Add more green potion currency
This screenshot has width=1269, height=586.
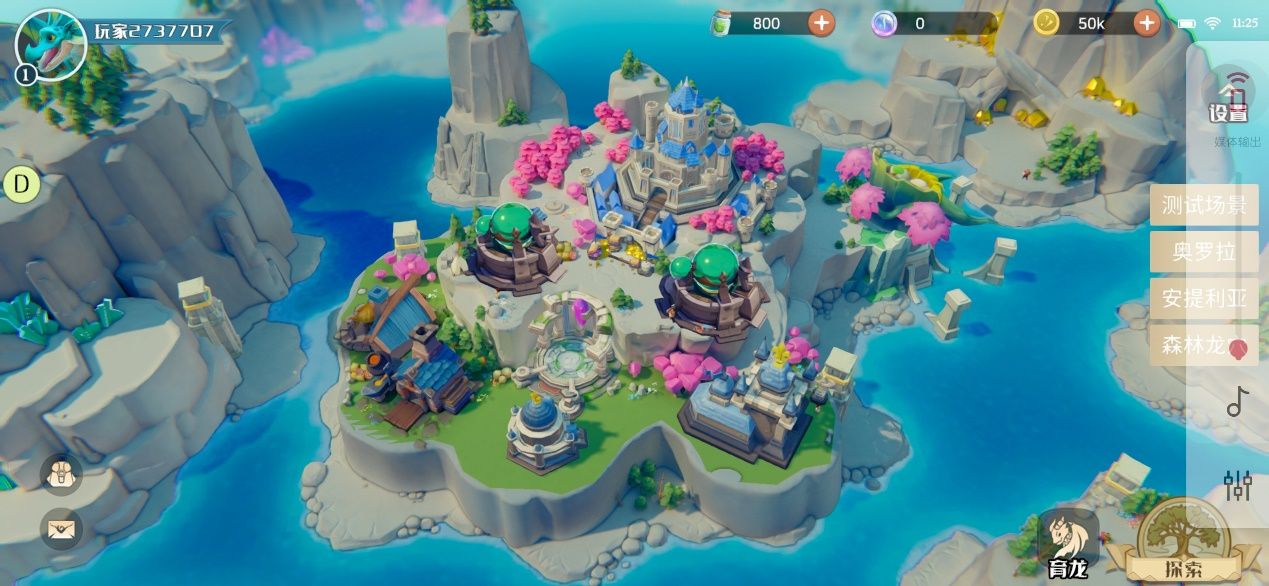point(821,23)
